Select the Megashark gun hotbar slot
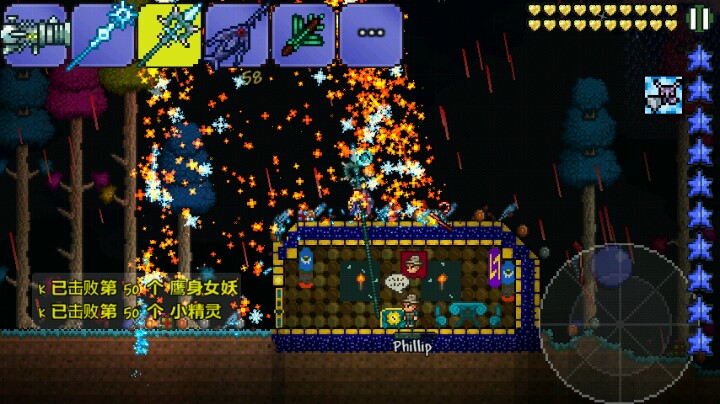 [x=33, y=35]
